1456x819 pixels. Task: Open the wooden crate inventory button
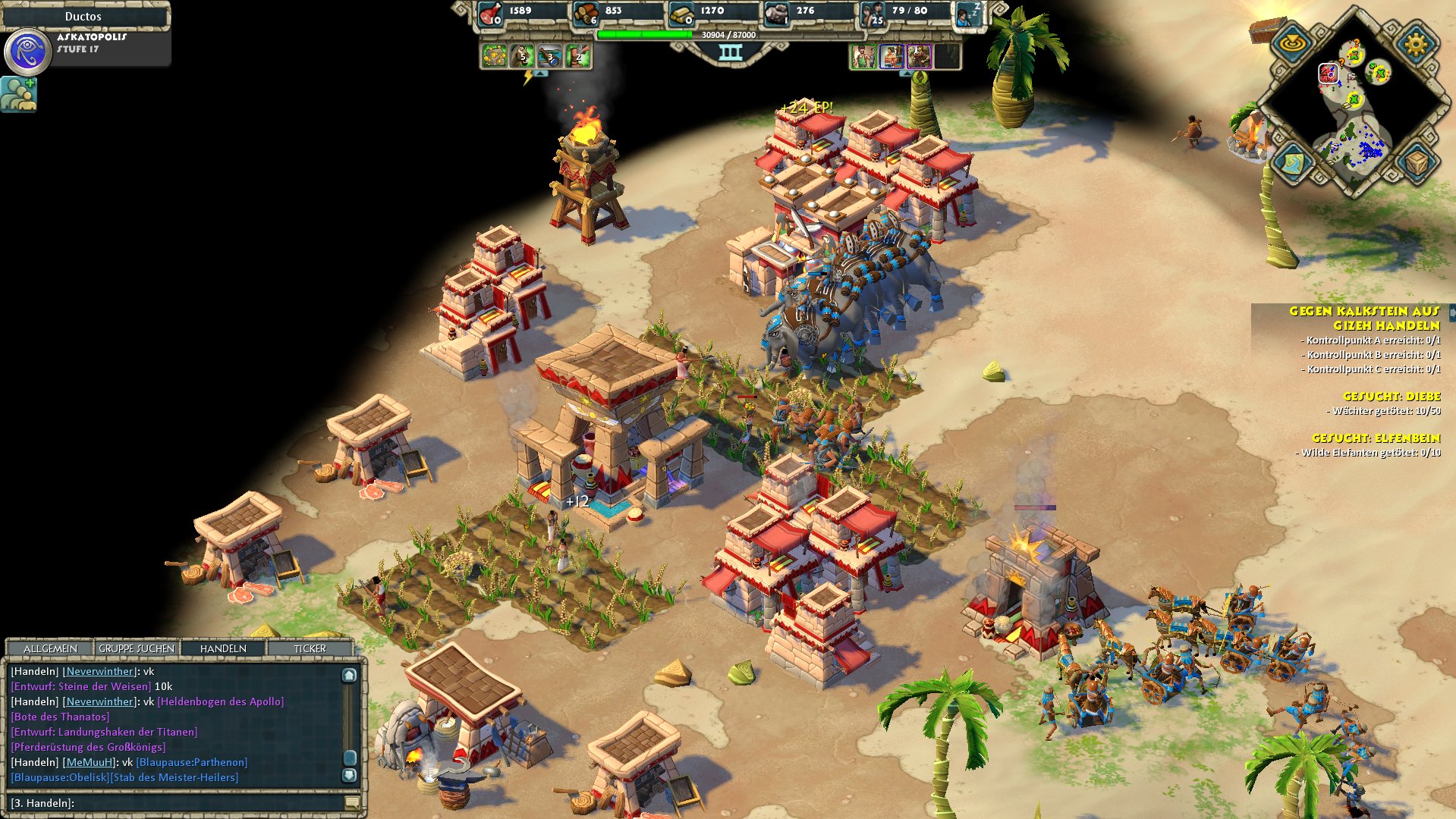coord(1416,162)
